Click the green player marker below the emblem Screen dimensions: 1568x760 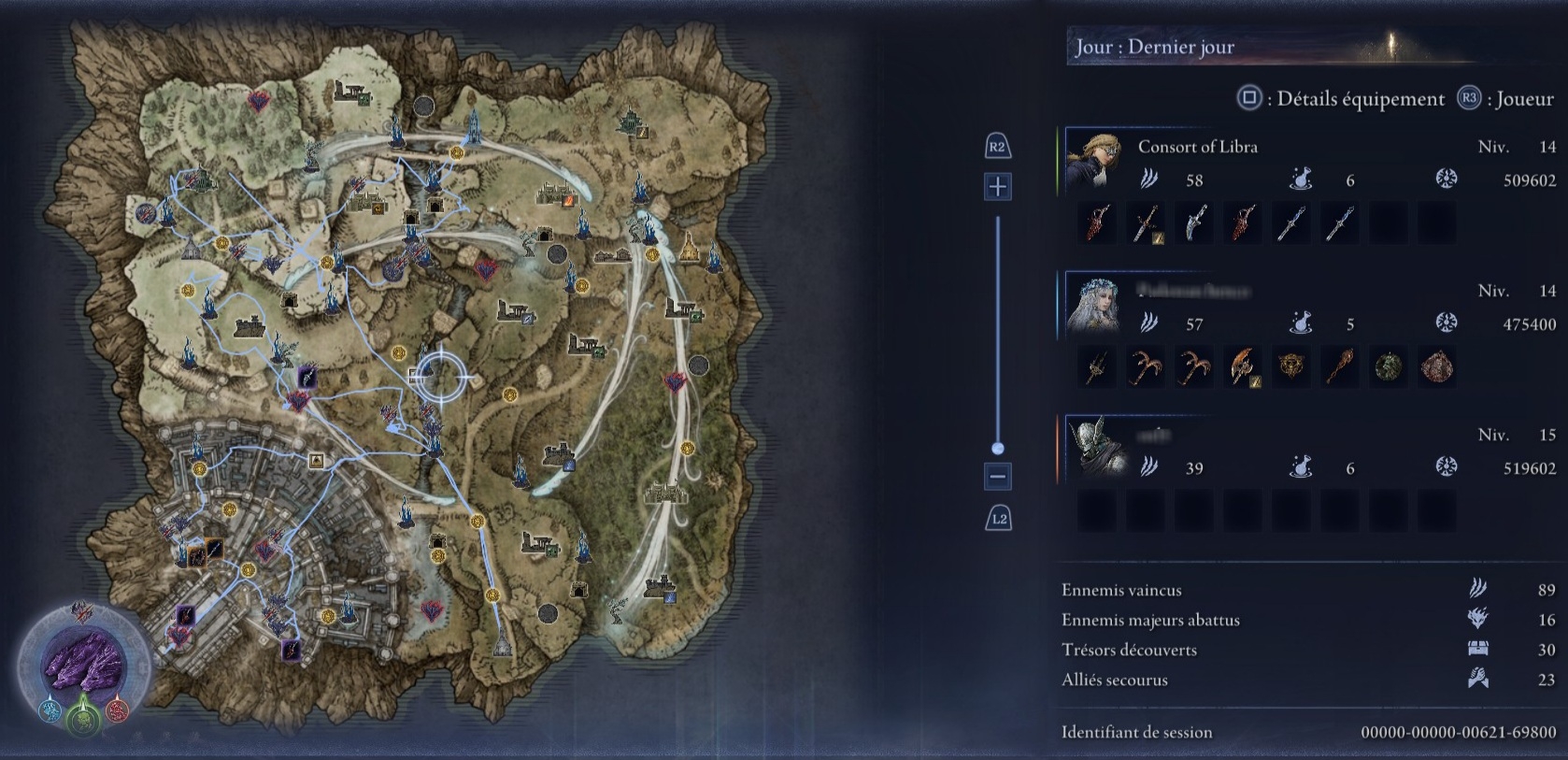coord(82,718)
